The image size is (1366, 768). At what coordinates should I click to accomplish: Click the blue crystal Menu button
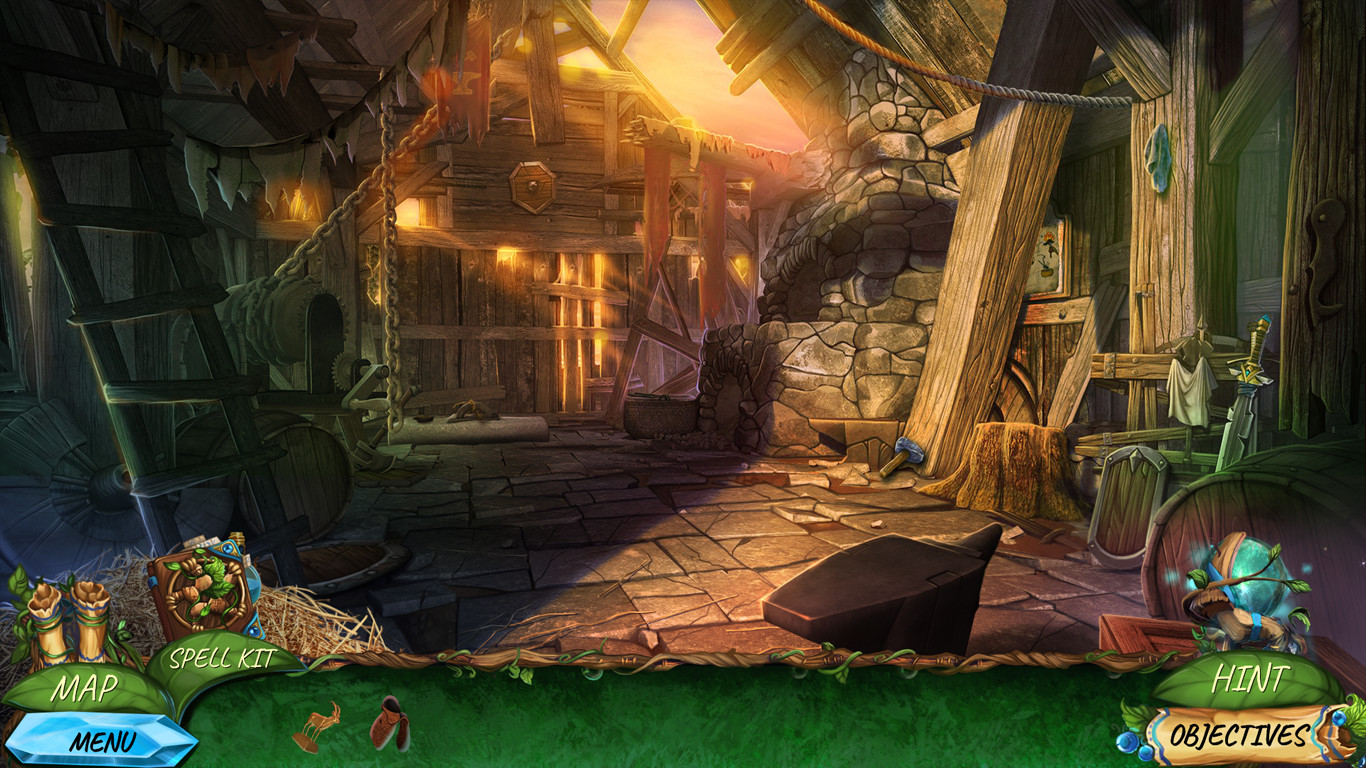click(x=103, y=741)
